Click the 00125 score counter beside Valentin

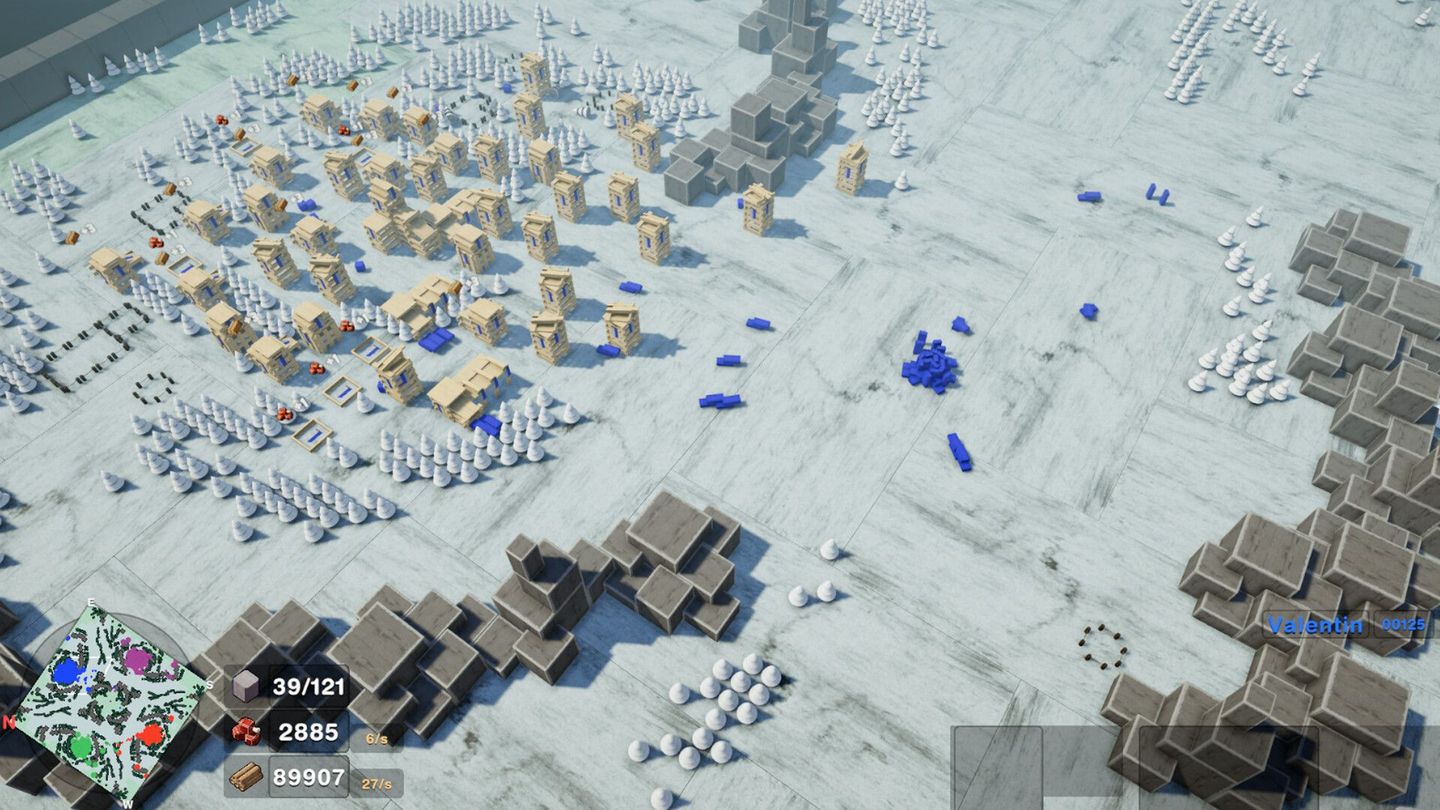tap(1404, 624)
